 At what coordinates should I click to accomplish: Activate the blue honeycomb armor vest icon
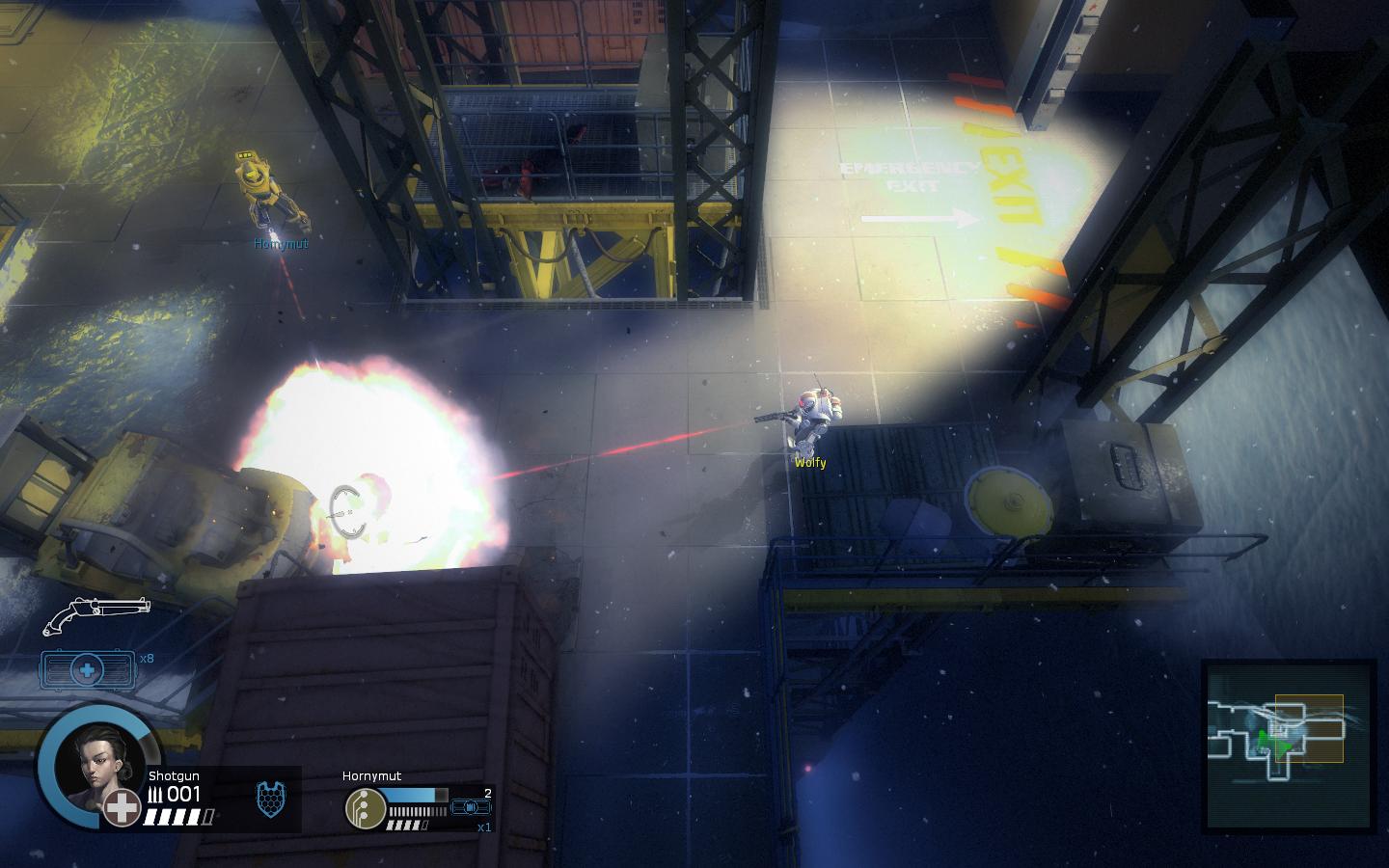(x=269, y=799)
